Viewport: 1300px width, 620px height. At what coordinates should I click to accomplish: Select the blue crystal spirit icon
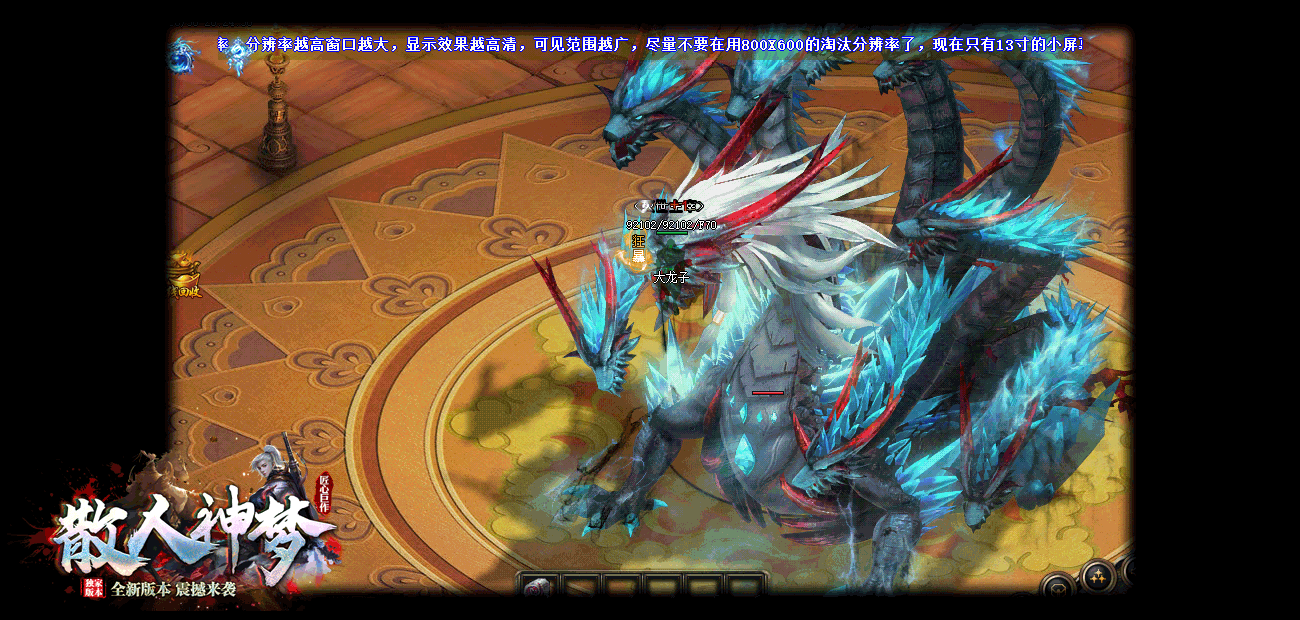click(236, 59)
